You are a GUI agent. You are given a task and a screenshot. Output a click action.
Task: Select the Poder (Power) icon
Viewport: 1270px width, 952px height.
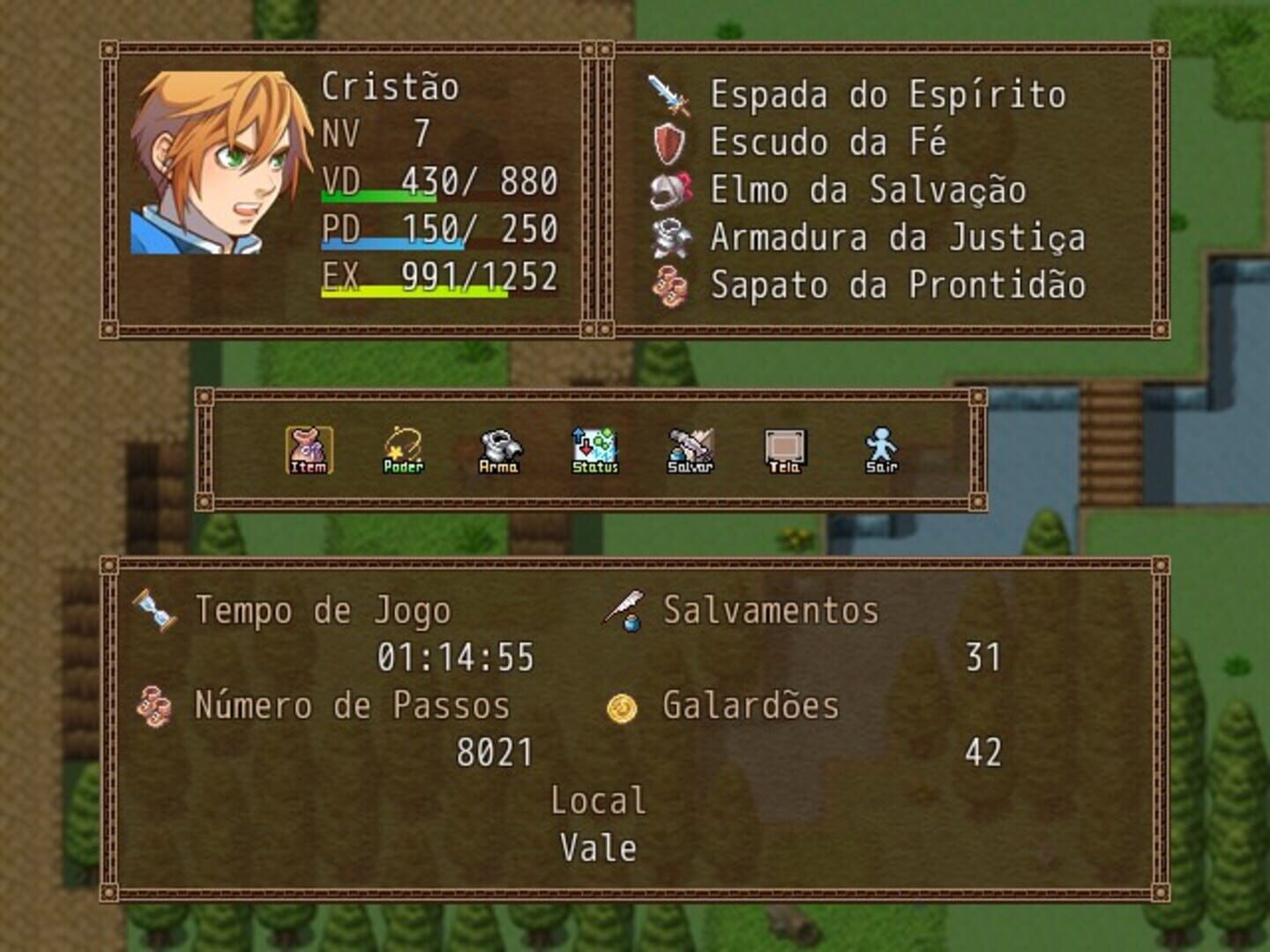pyautogui.click(x=403, y=448)
